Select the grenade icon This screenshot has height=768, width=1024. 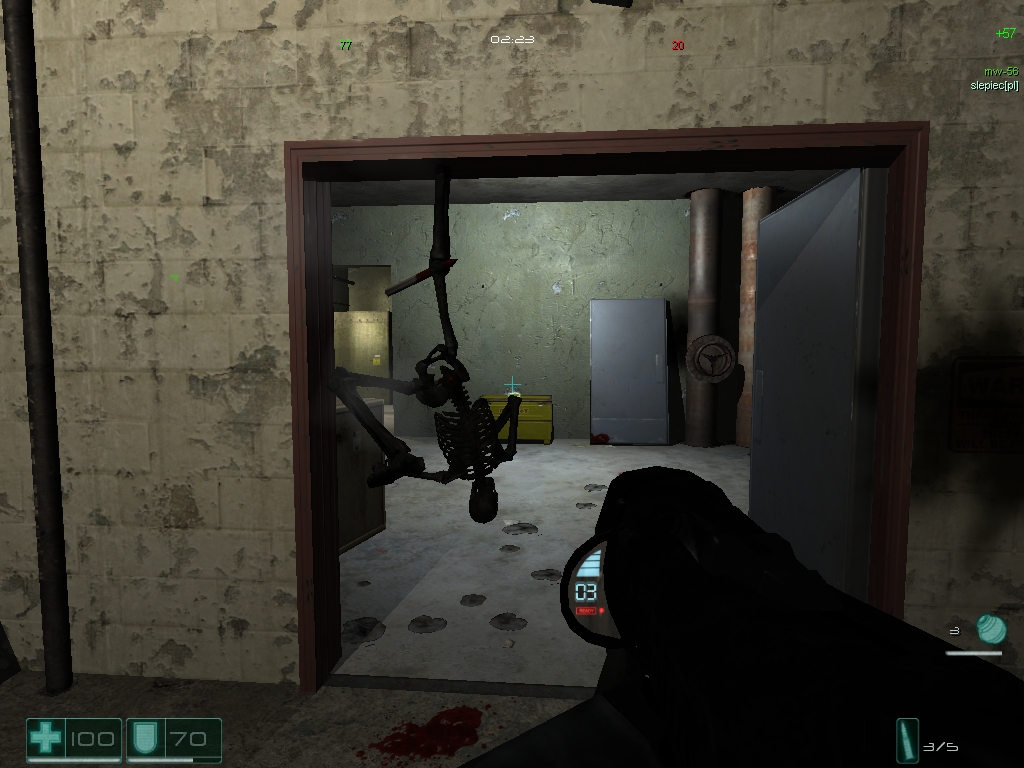990,628
